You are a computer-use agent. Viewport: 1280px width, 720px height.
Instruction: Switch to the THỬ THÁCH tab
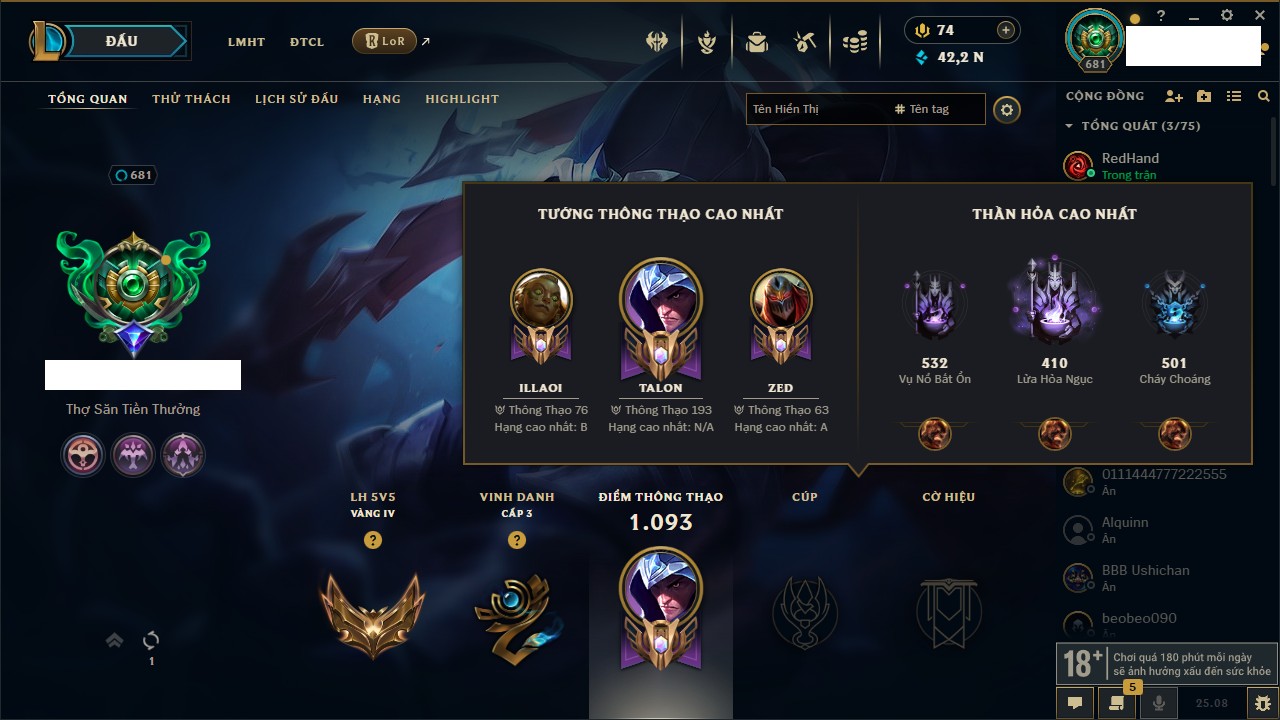tap(191, 99)
